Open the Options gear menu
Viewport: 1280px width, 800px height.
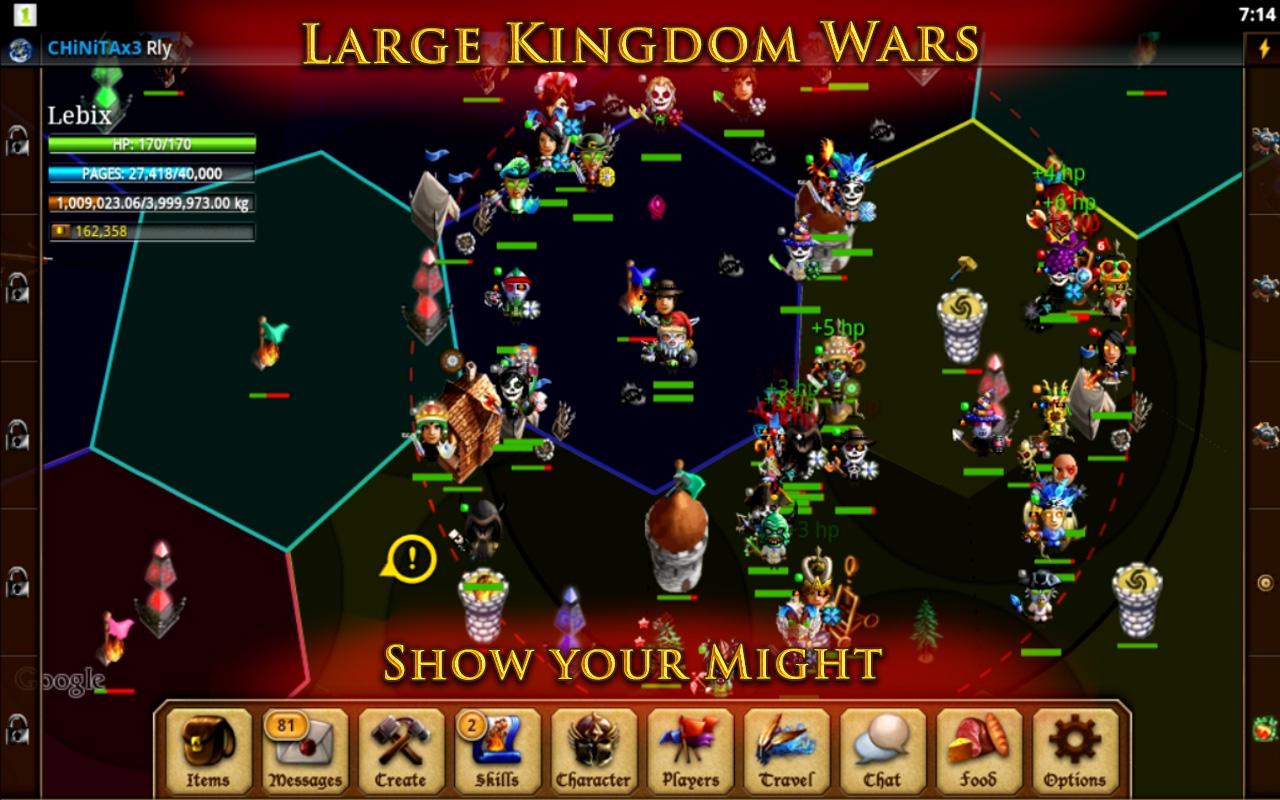click(x=1075, y=751)
